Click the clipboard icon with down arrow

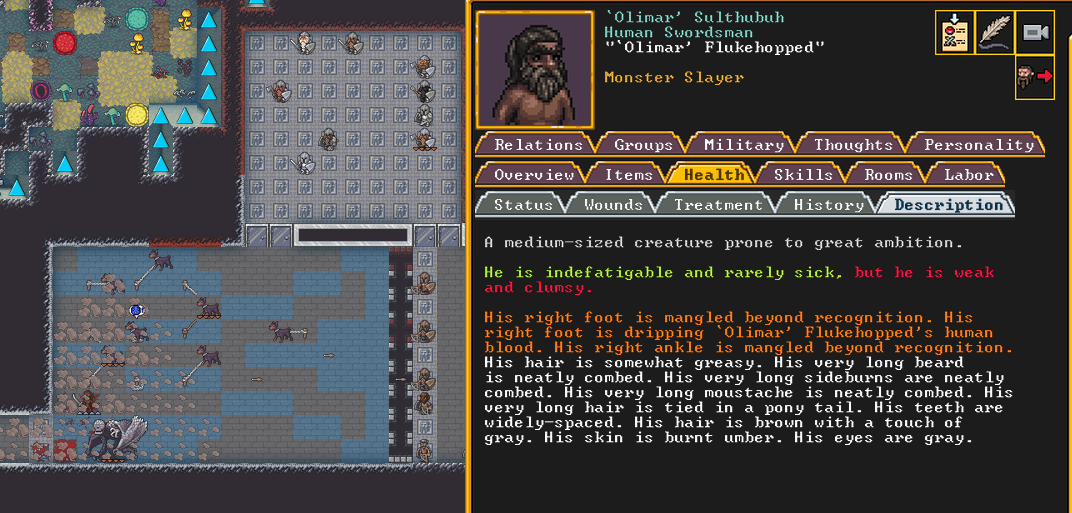point(954,32)
